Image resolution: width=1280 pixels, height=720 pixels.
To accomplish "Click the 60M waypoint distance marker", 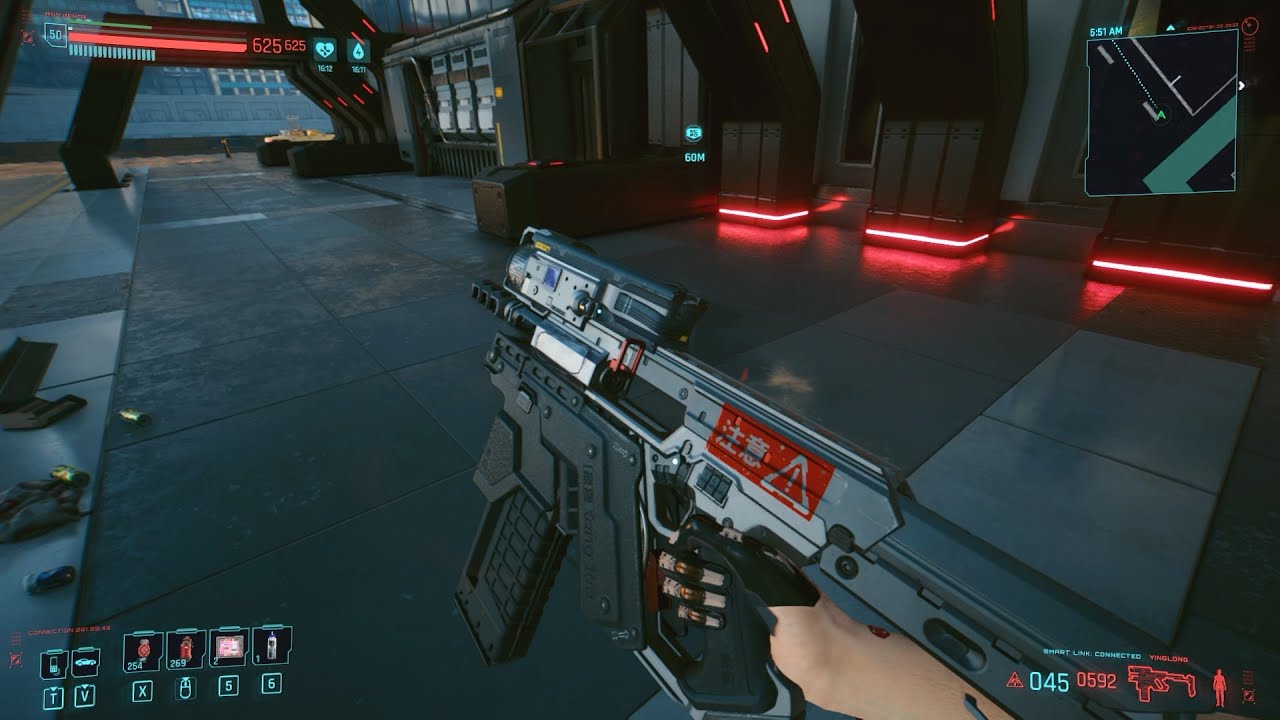I will 694,155.
